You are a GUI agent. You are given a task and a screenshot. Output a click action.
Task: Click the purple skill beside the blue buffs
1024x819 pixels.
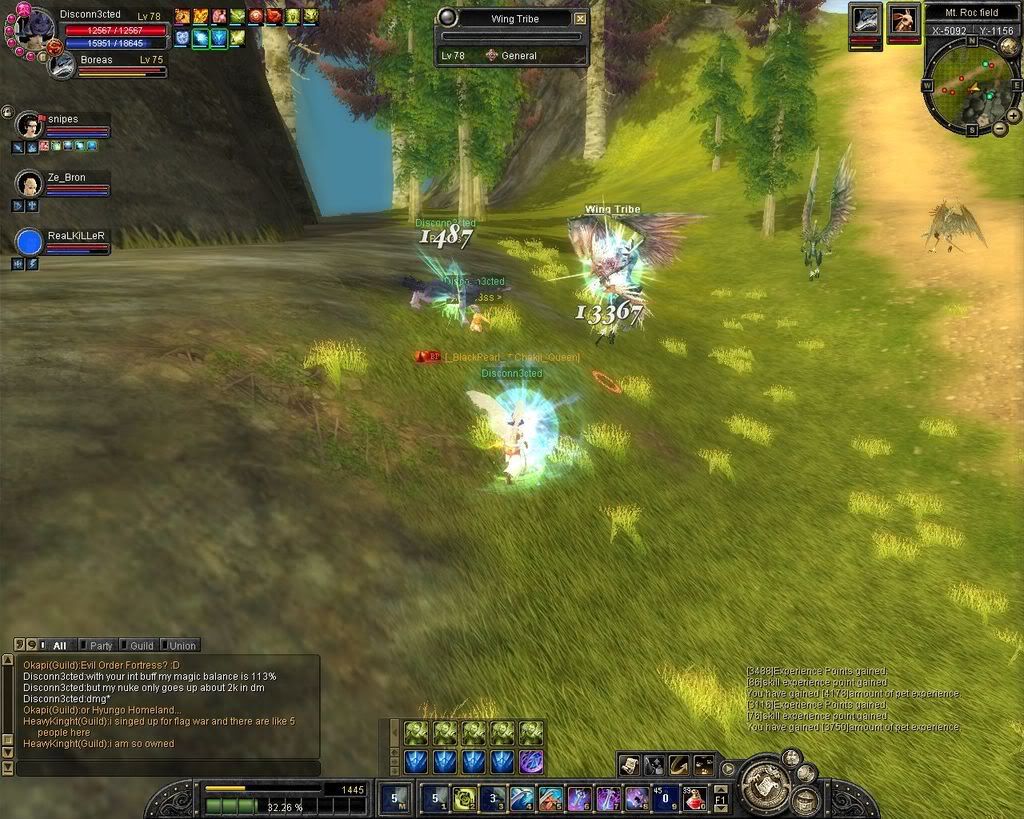[x=531, y=762]
